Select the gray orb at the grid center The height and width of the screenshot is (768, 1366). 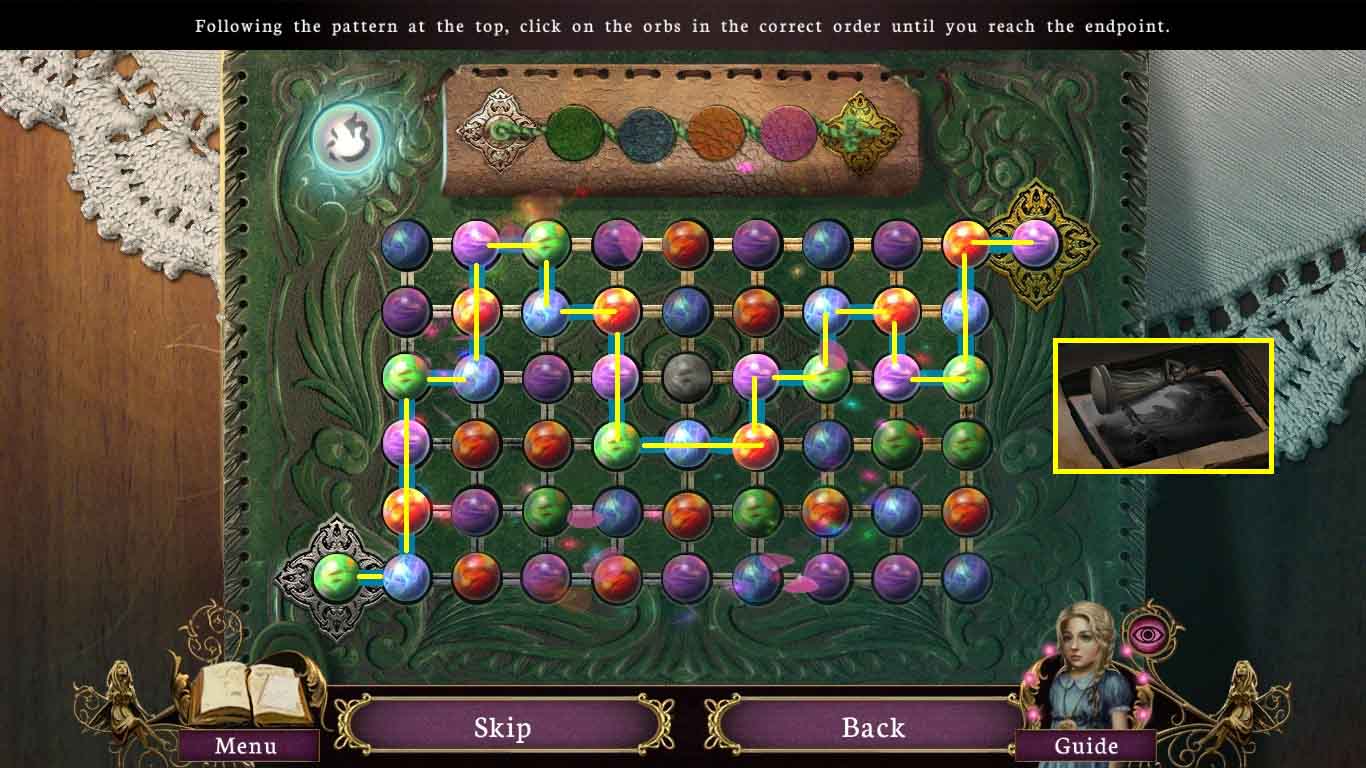pyautogui.click(x=686, y=377)
